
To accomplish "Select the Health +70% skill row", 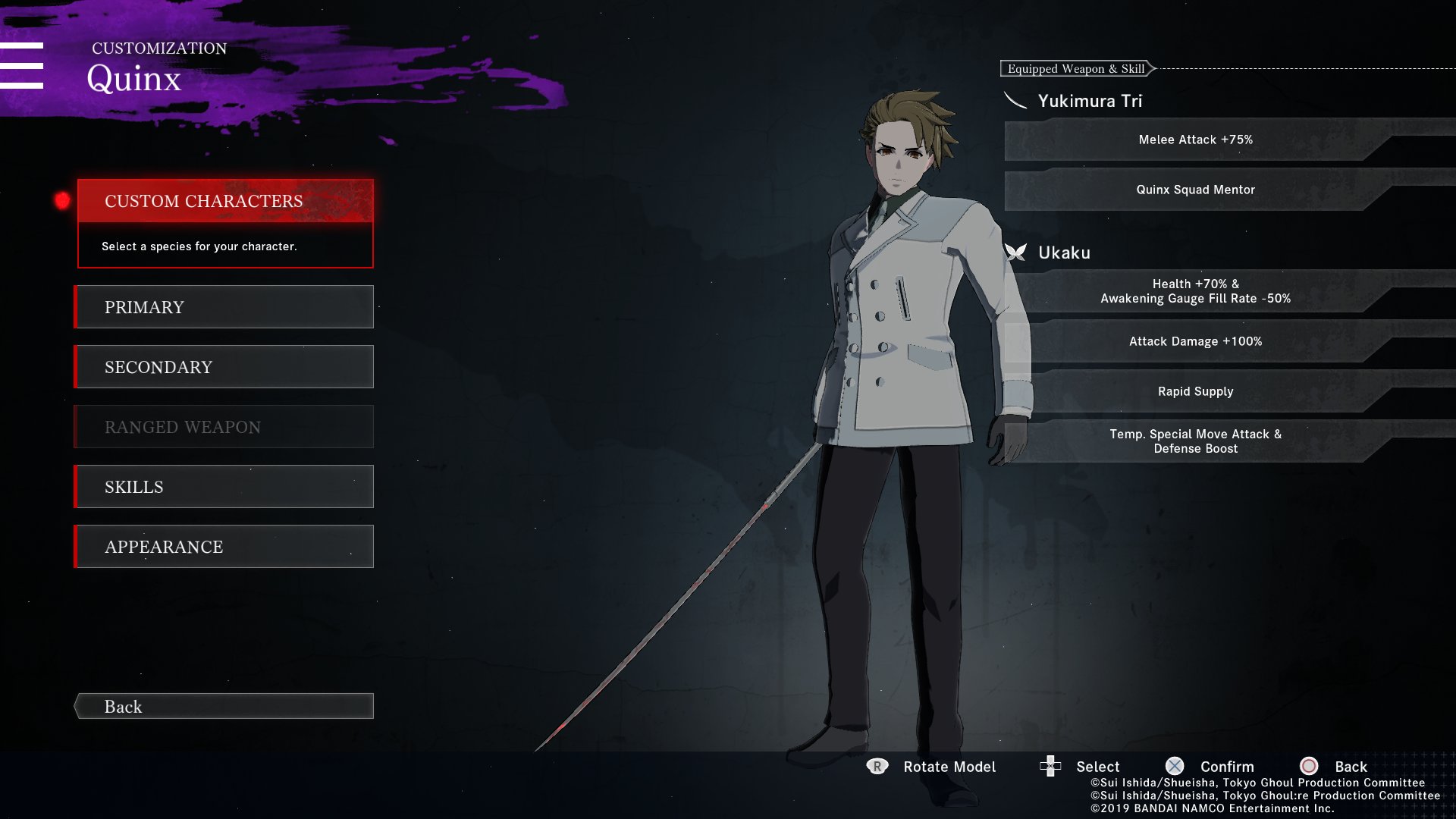I will point(1195,291).
